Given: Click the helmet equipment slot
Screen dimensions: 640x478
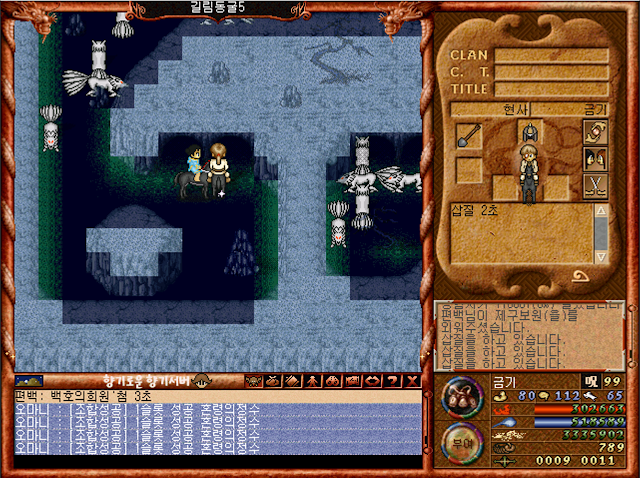Looking at the screenshot, I should click(x=528, y=131).
